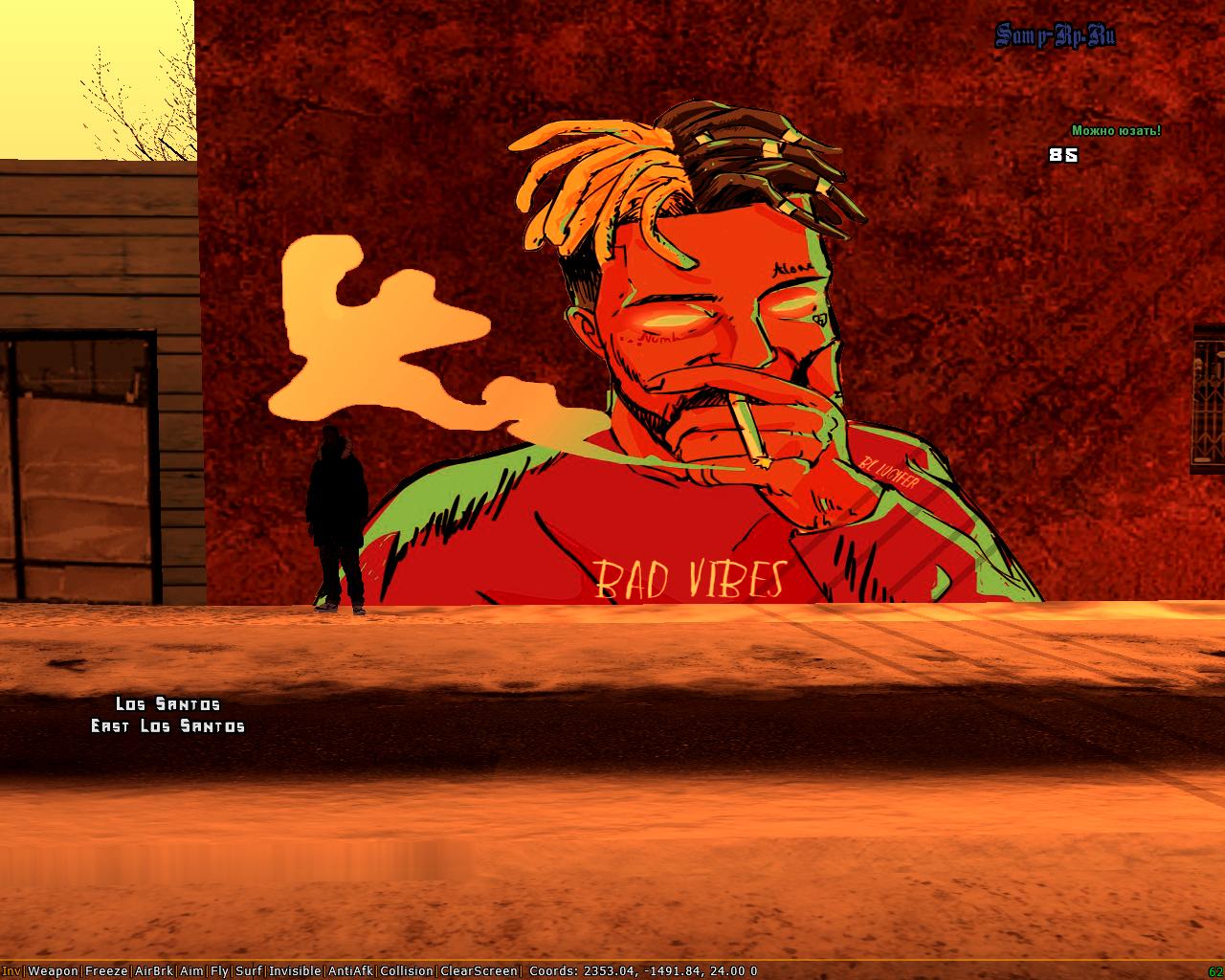Enable the Freeze option
1225x980 pixels.
[x=105, y=970]
